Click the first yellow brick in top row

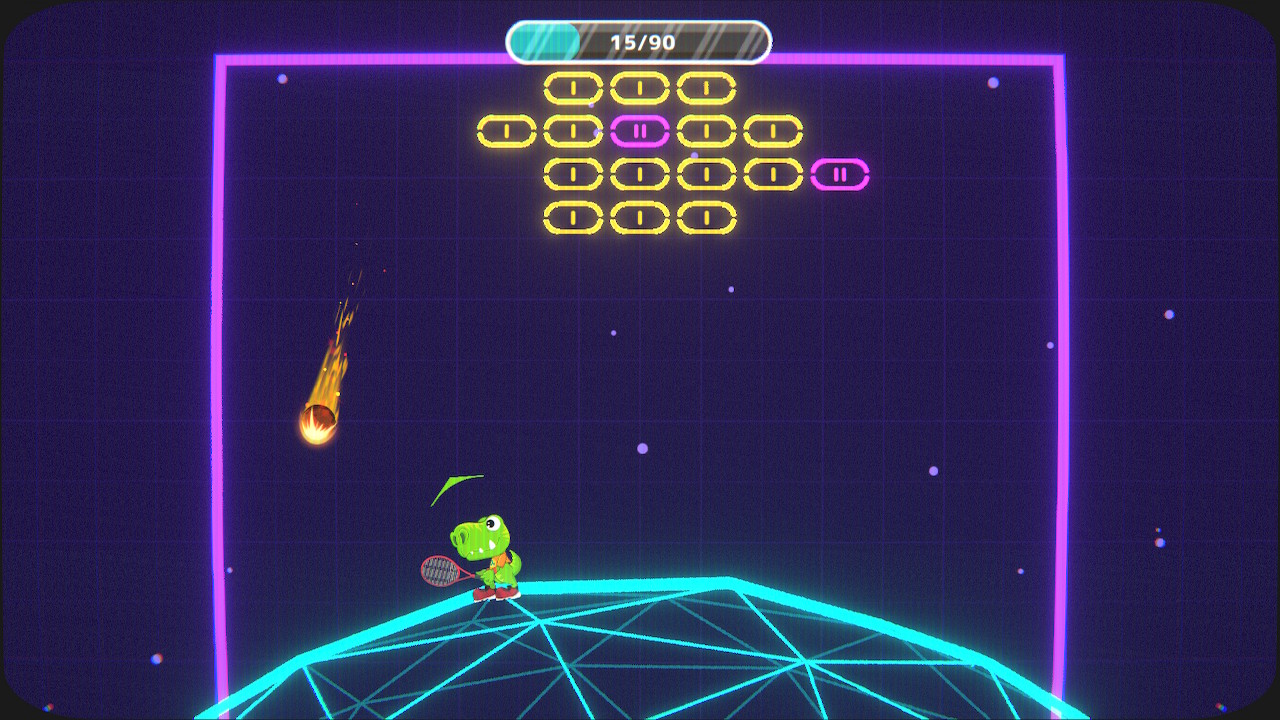click(x=573, y=87)
